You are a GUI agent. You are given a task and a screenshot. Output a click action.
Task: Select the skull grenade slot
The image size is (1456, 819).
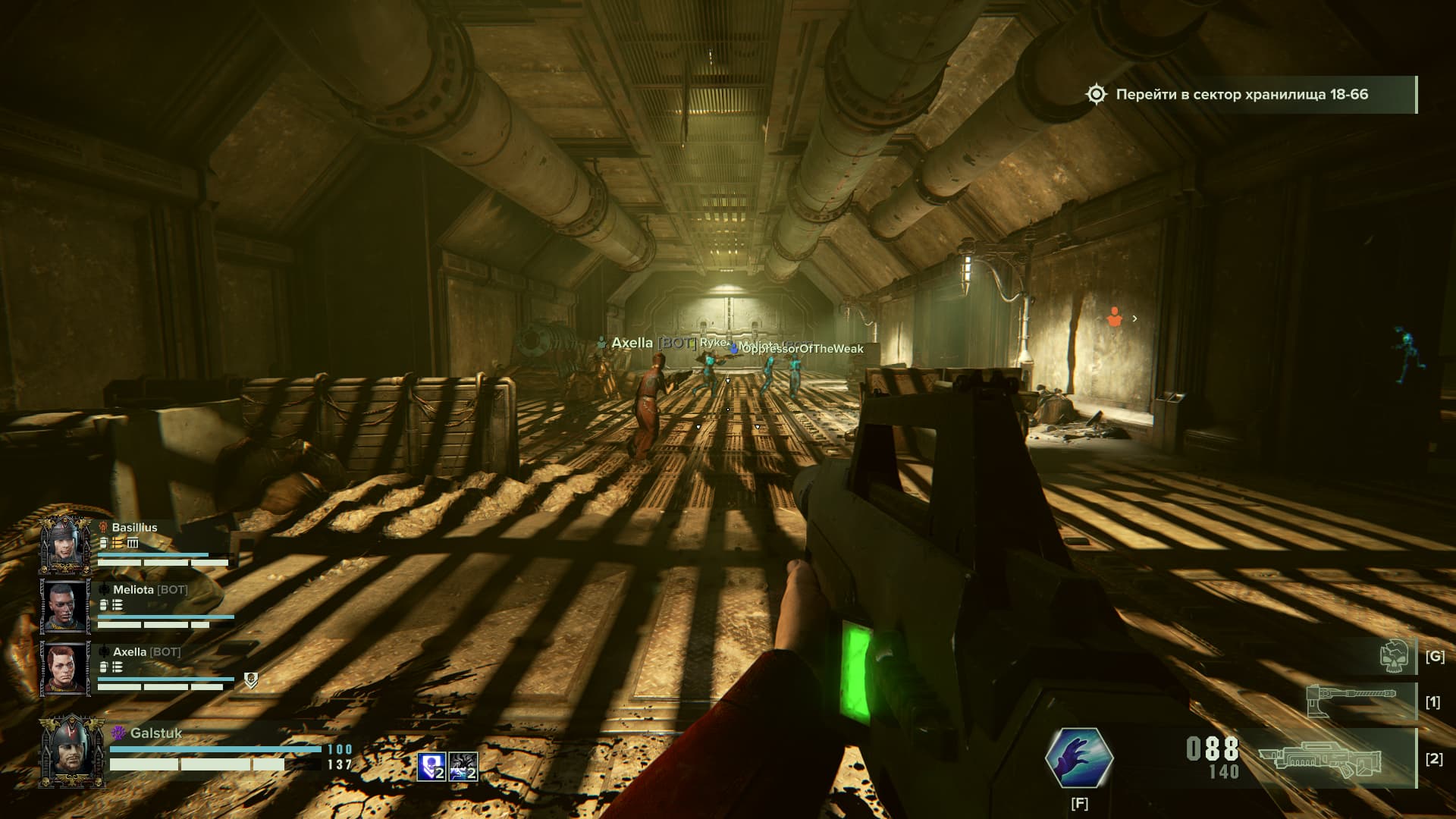click(x=1395, y=656)
